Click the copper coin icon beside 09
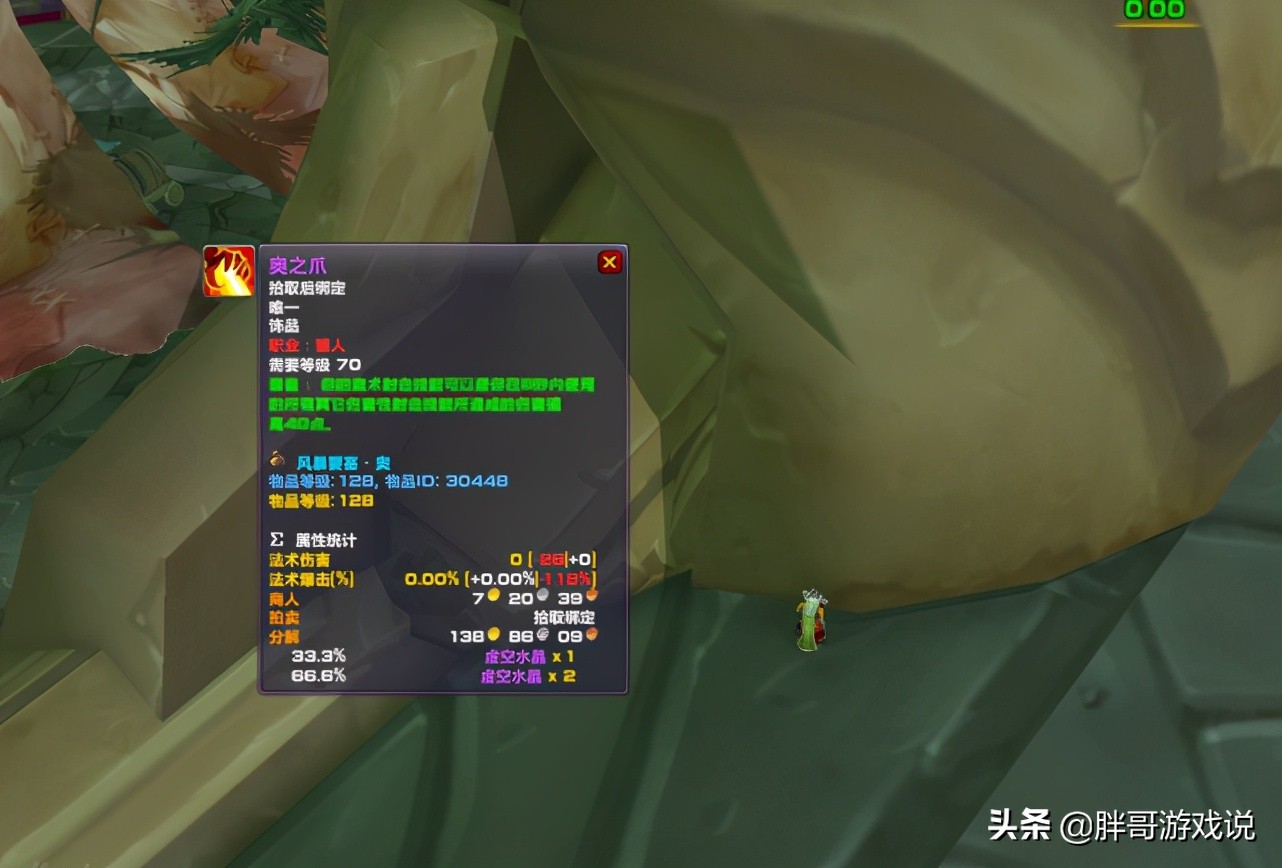Screen dimensions: 1282x868 (592, 636)
